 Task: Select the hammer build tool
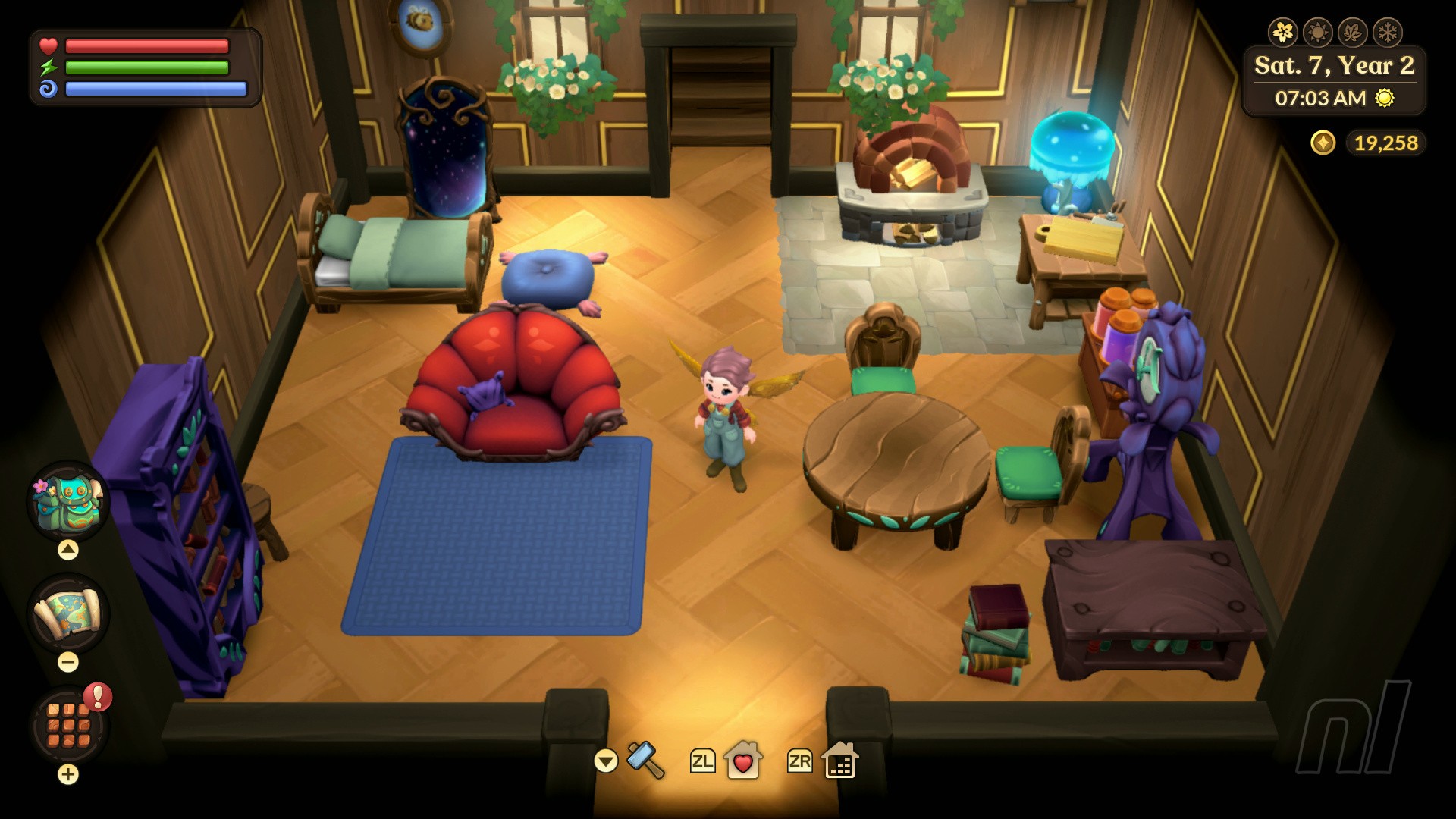tap(645, 760)
